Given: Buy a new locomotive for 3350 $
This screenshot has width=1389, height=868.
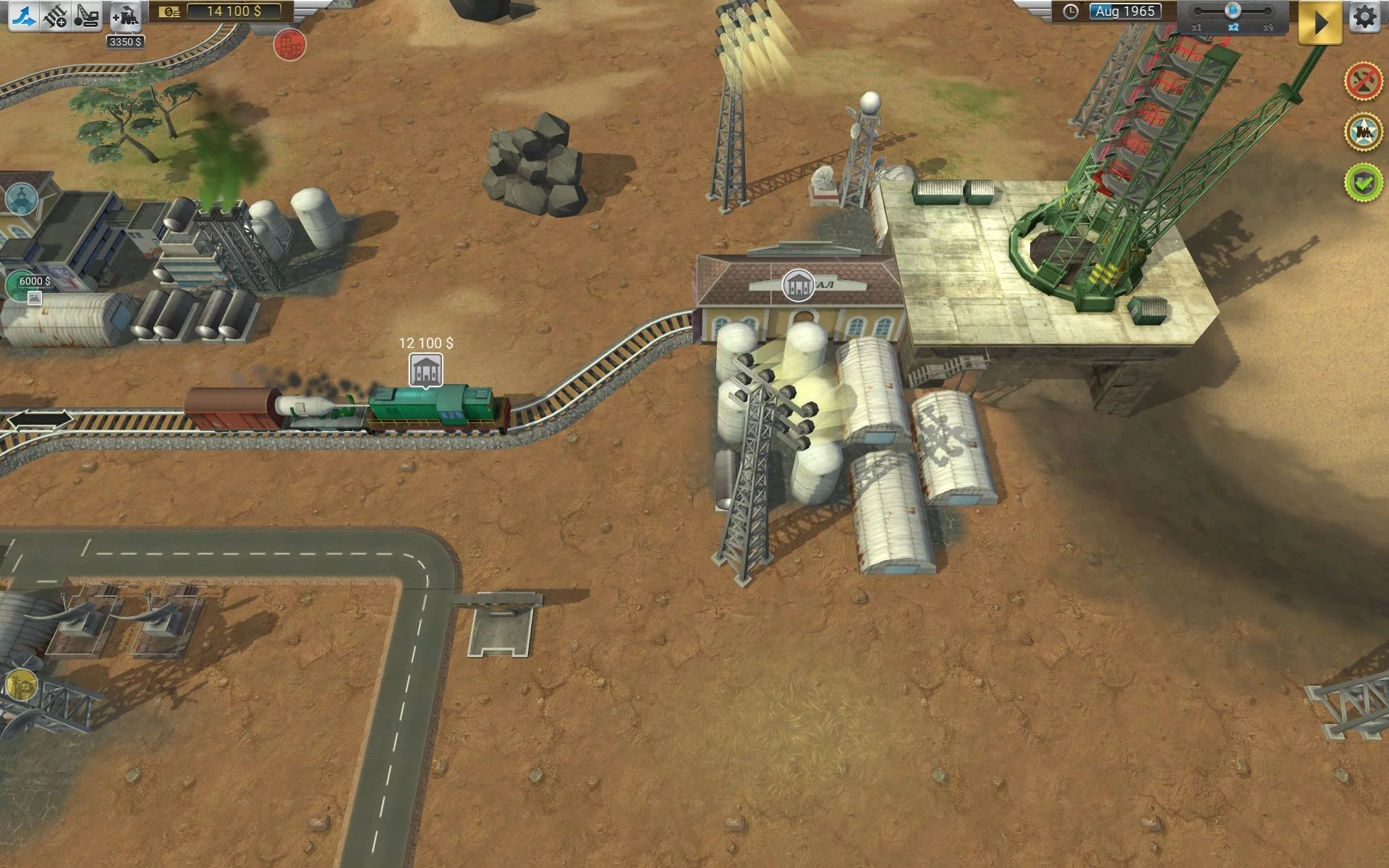Looking at the screenshot, I should coord(126,16).
